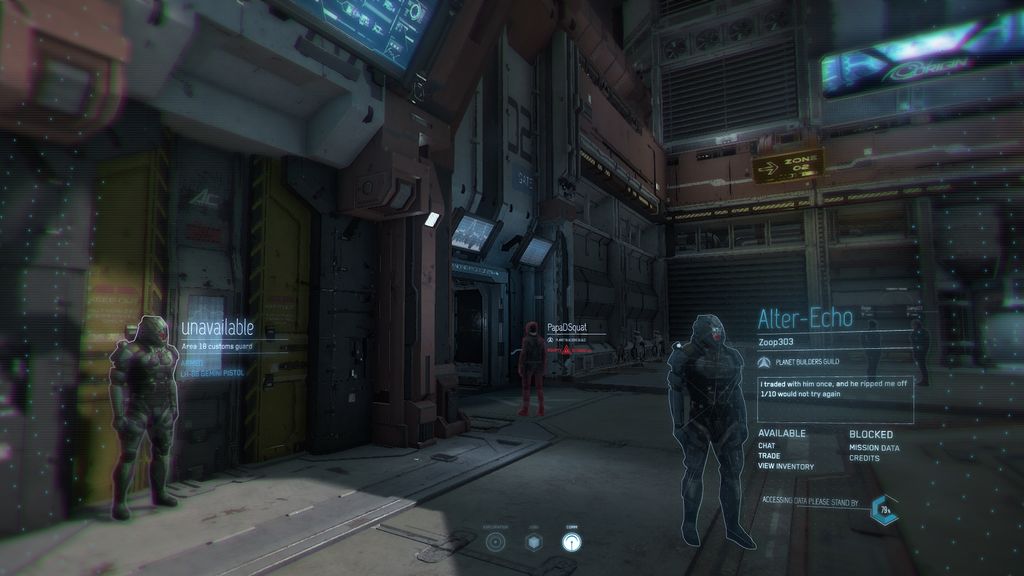Click the blocked Credits entry
This screenshot has height=576, width=1024.
[866, 458]
